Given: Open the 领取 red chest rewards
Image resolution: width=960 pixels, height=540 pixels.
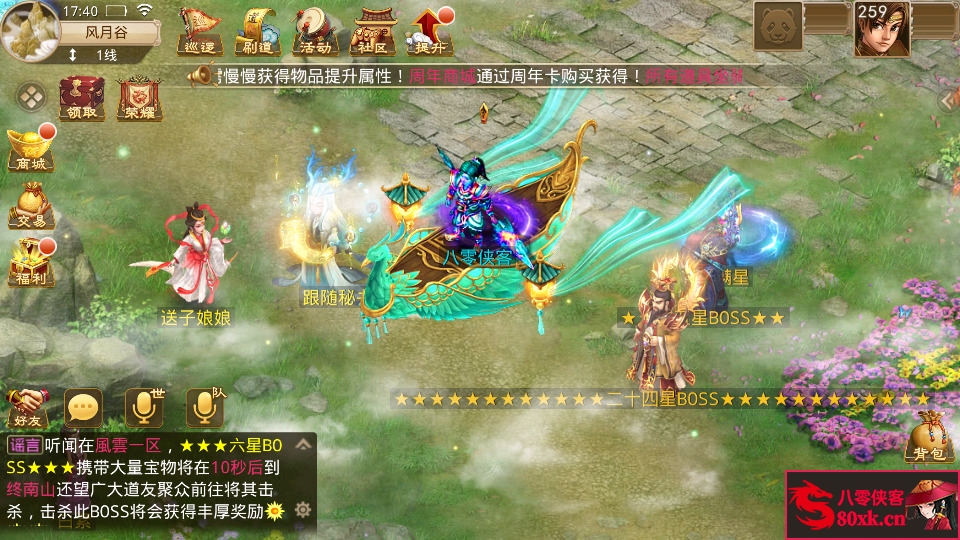Looking at the screenshot, I should (x=83, y=99).
